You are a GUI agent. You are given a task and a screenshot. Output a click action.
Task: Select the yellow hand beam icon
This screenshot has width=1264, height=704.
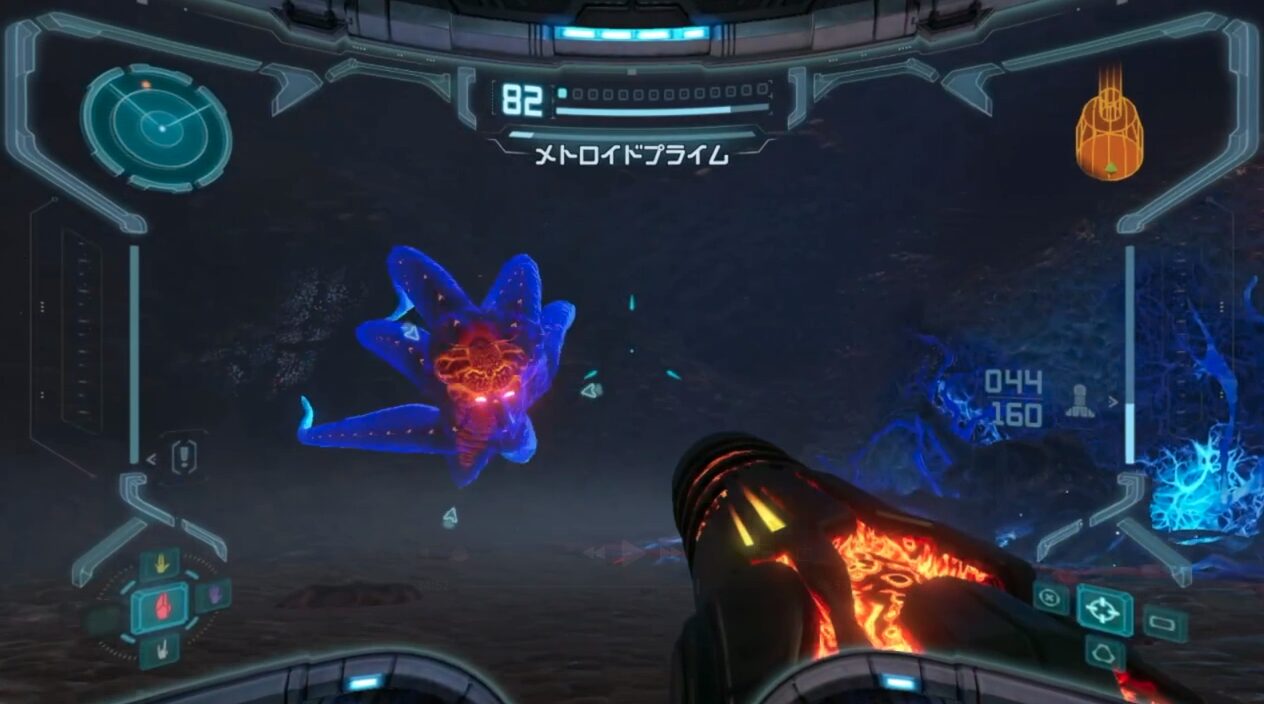(x=159, y=564)
